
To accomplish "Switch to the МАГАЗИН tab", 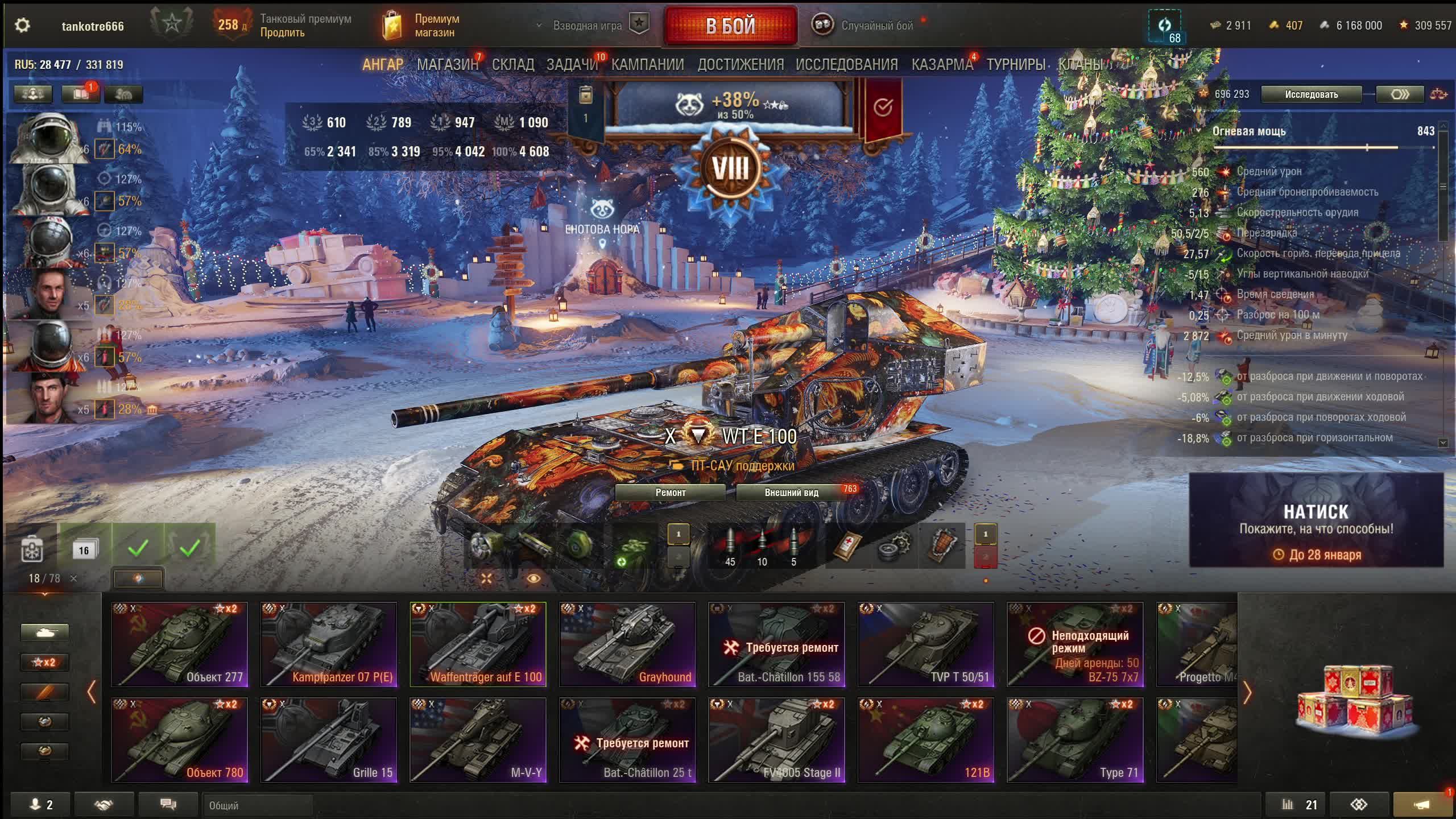I will [x=448, y=65].
